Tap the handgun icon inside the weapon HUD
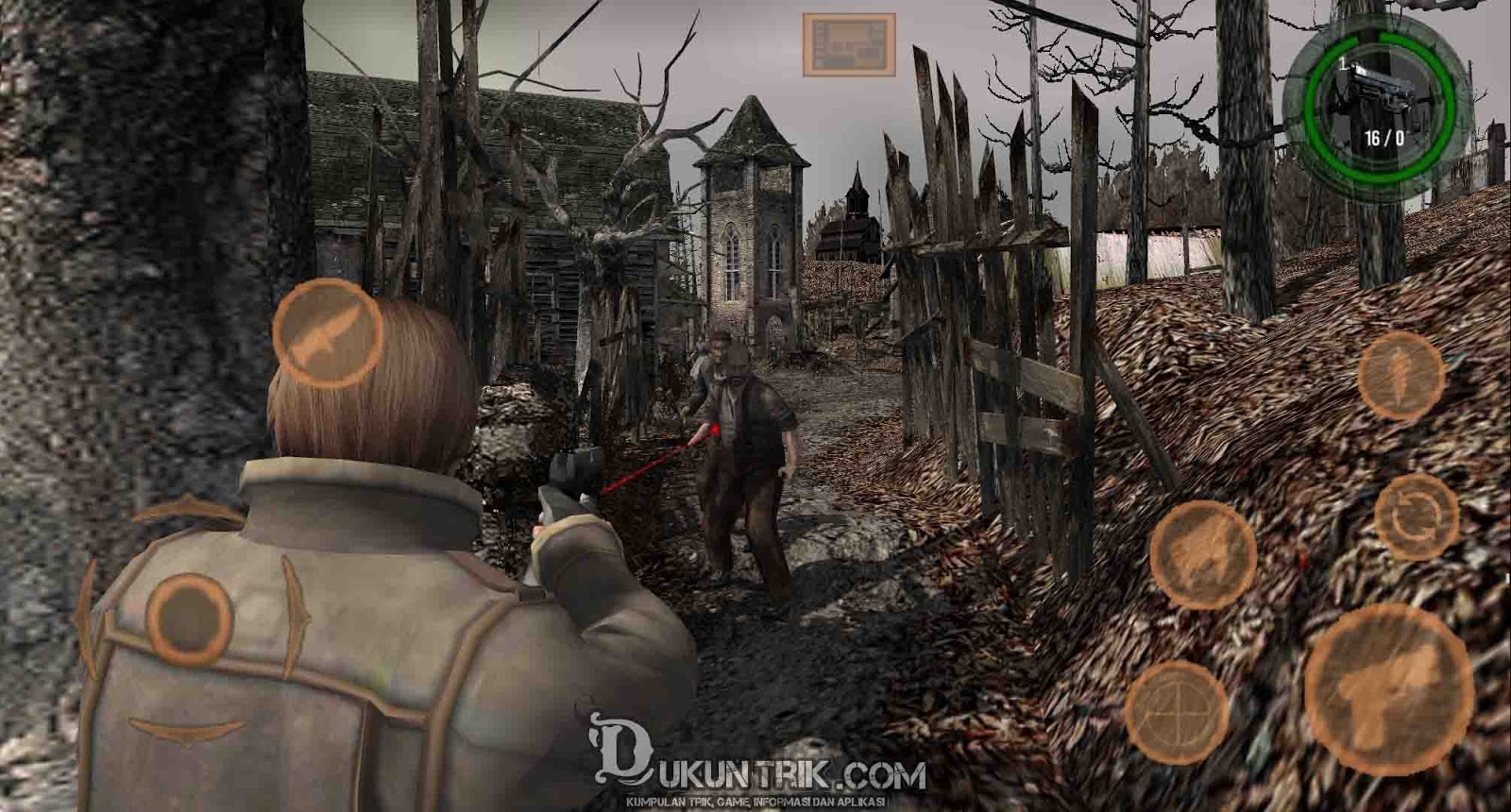Screen dimensions: 1511x812 1383,90
